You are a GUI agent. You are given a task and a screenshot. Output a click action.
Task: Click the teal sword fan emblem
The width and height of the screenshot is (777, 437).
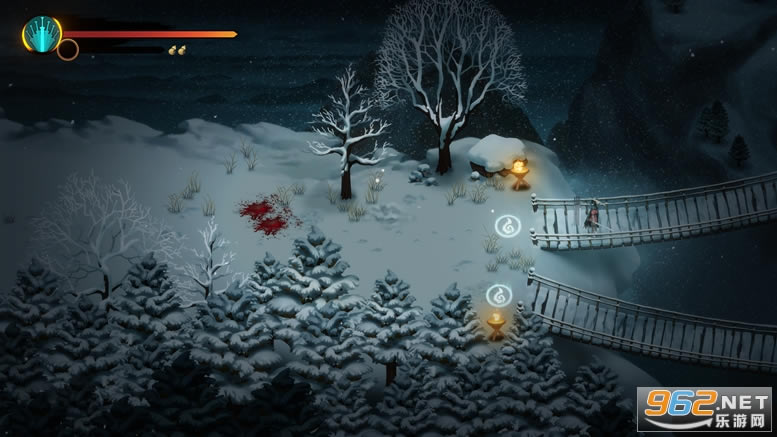(42, 34)
